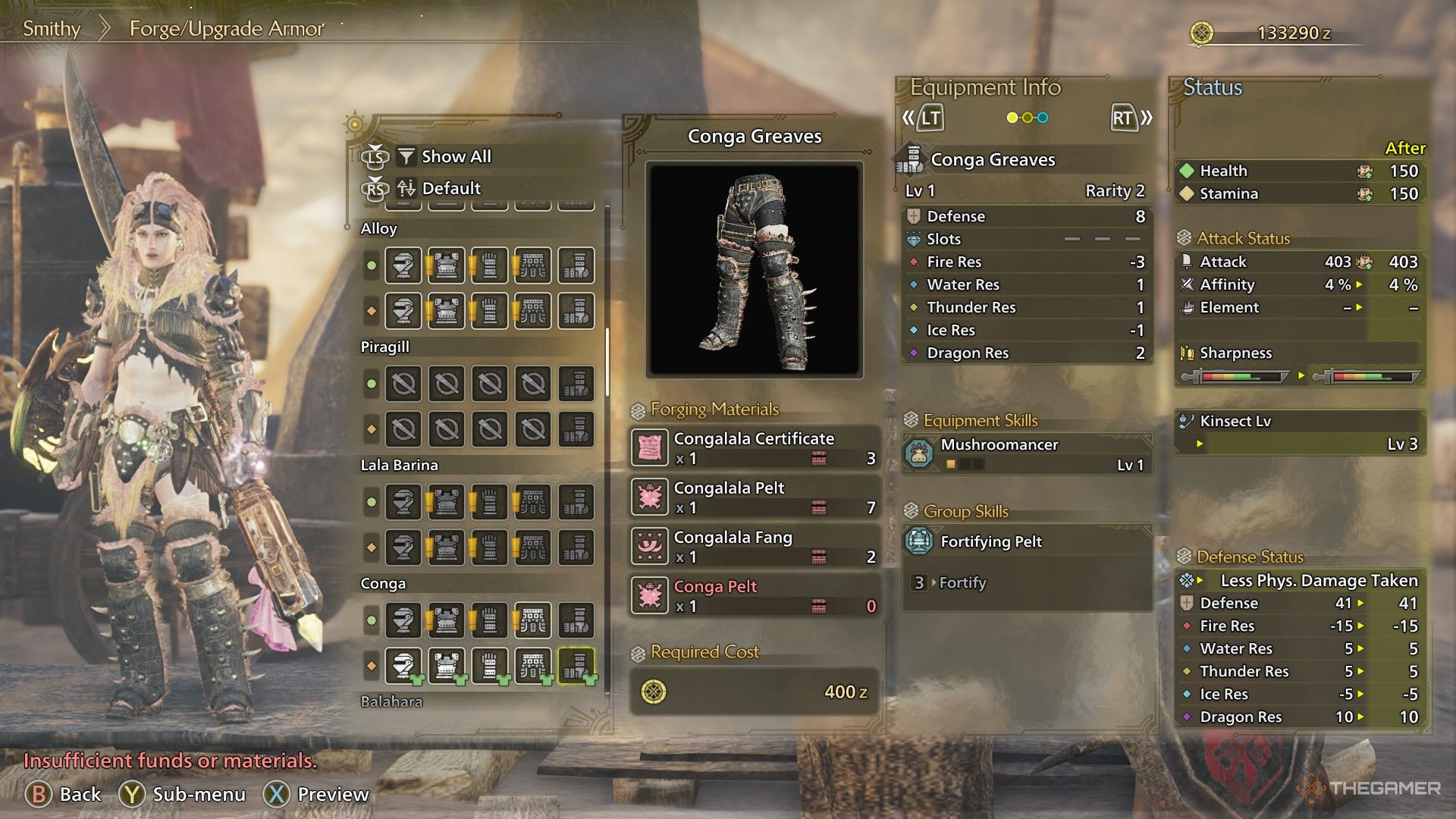Select the Congalala Pelt material row

[x=755, y=497]
